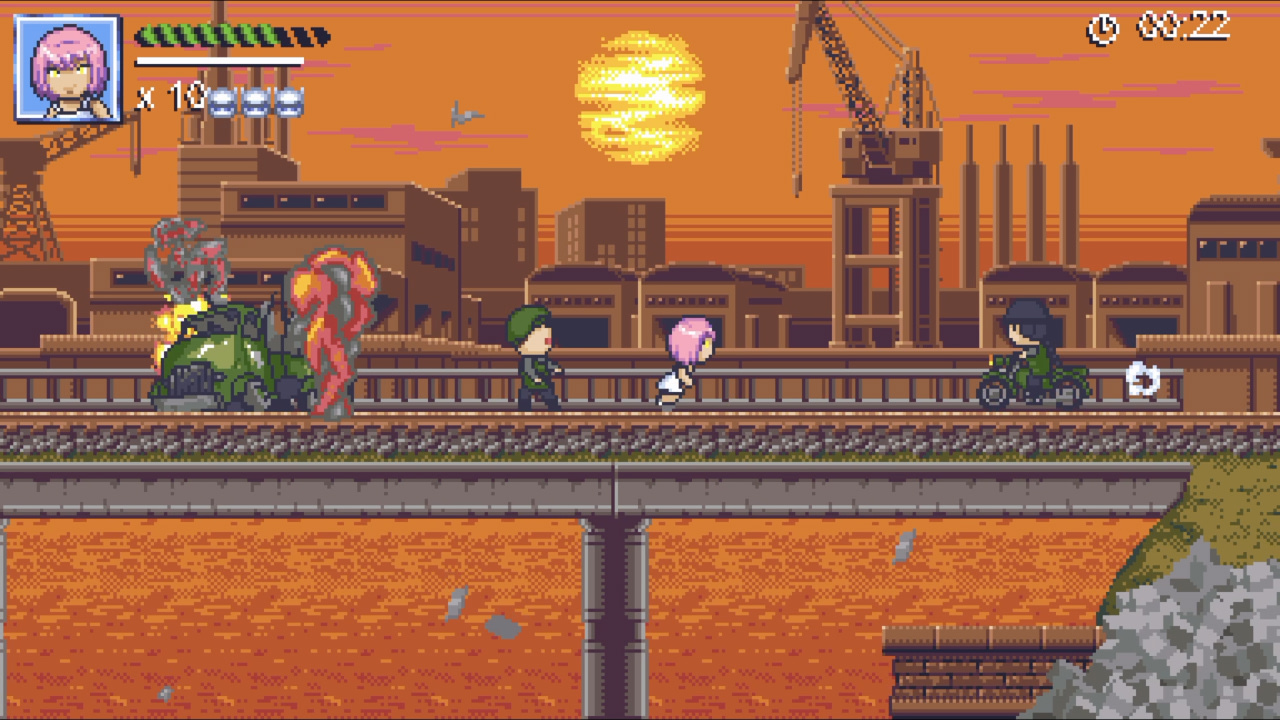1280x720 pixels.
Task: Click the white progress bar under the health gauge
Action: 220,60
